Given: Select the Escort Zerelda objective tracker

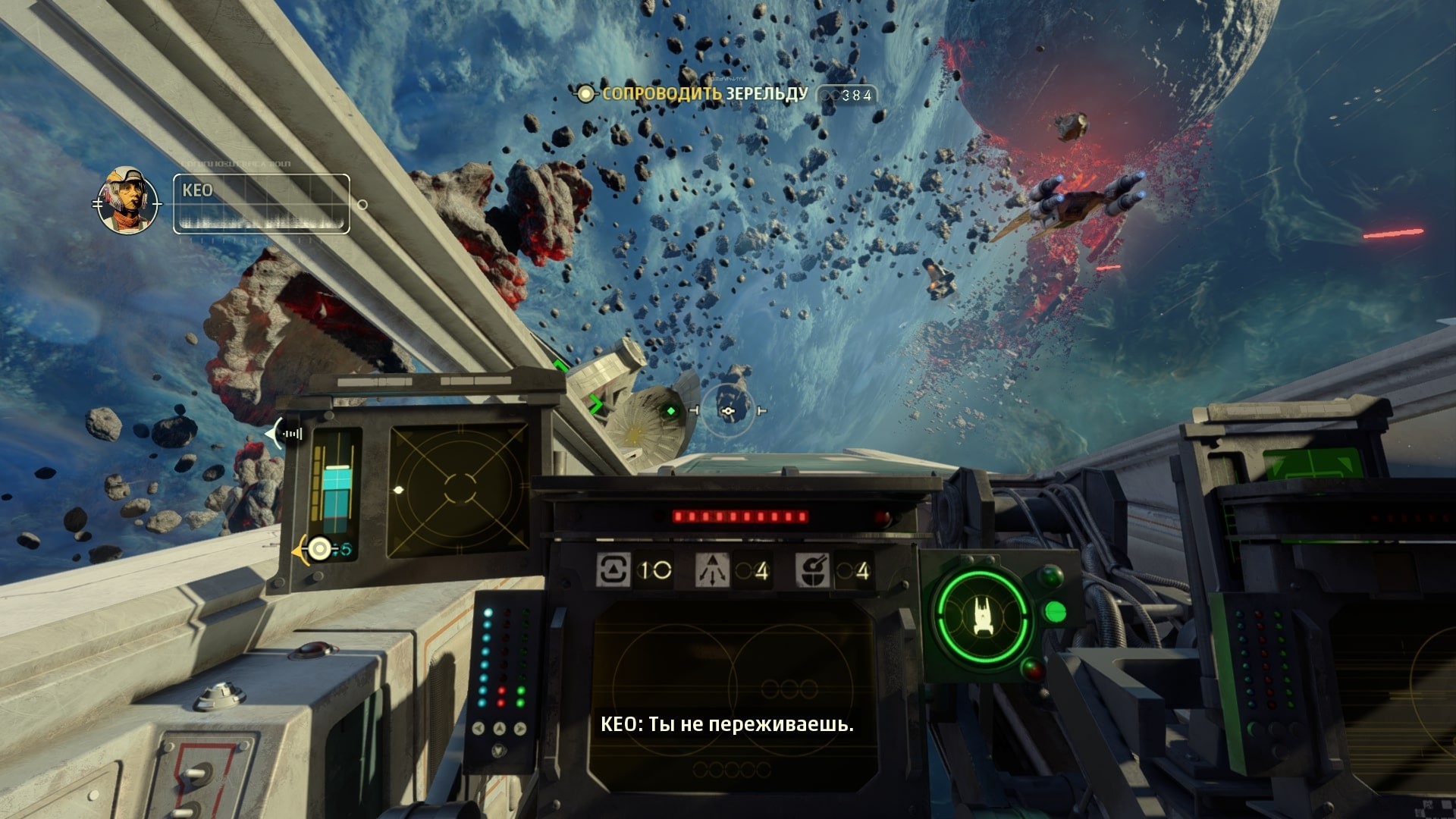Looking at the screenshot, I should [703, 94].
